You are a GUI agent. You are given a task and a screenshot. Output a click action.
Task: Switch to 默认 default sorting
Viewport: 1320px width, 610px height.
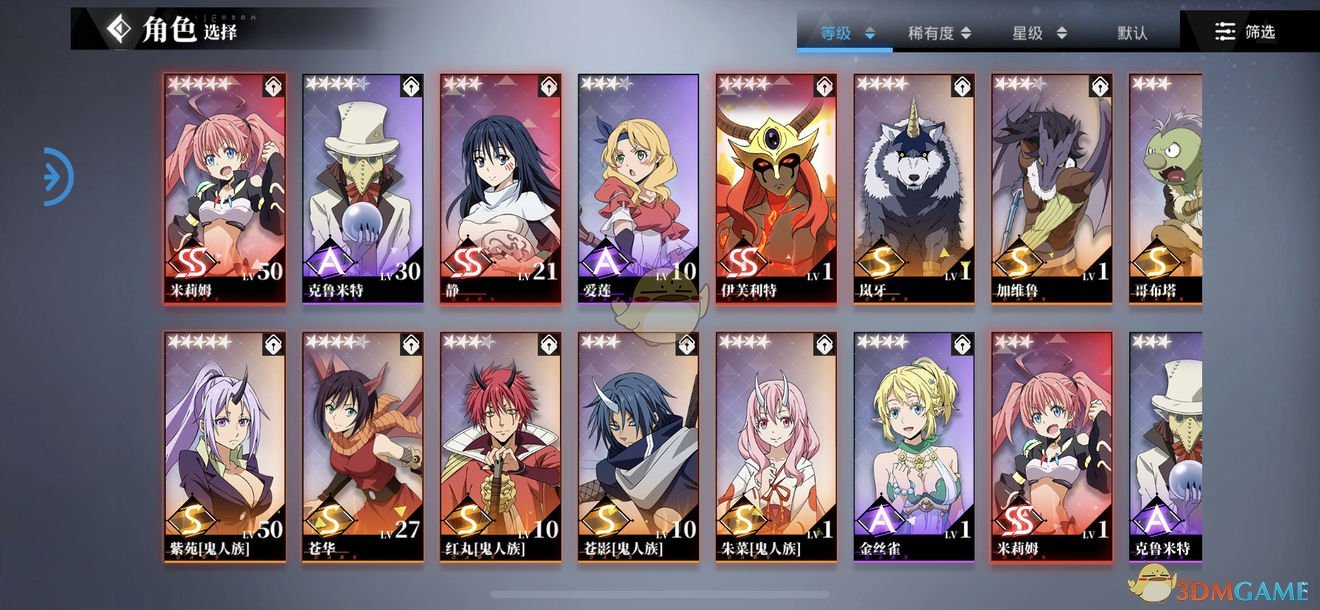pyautogui.click(x=1132, y=33)
